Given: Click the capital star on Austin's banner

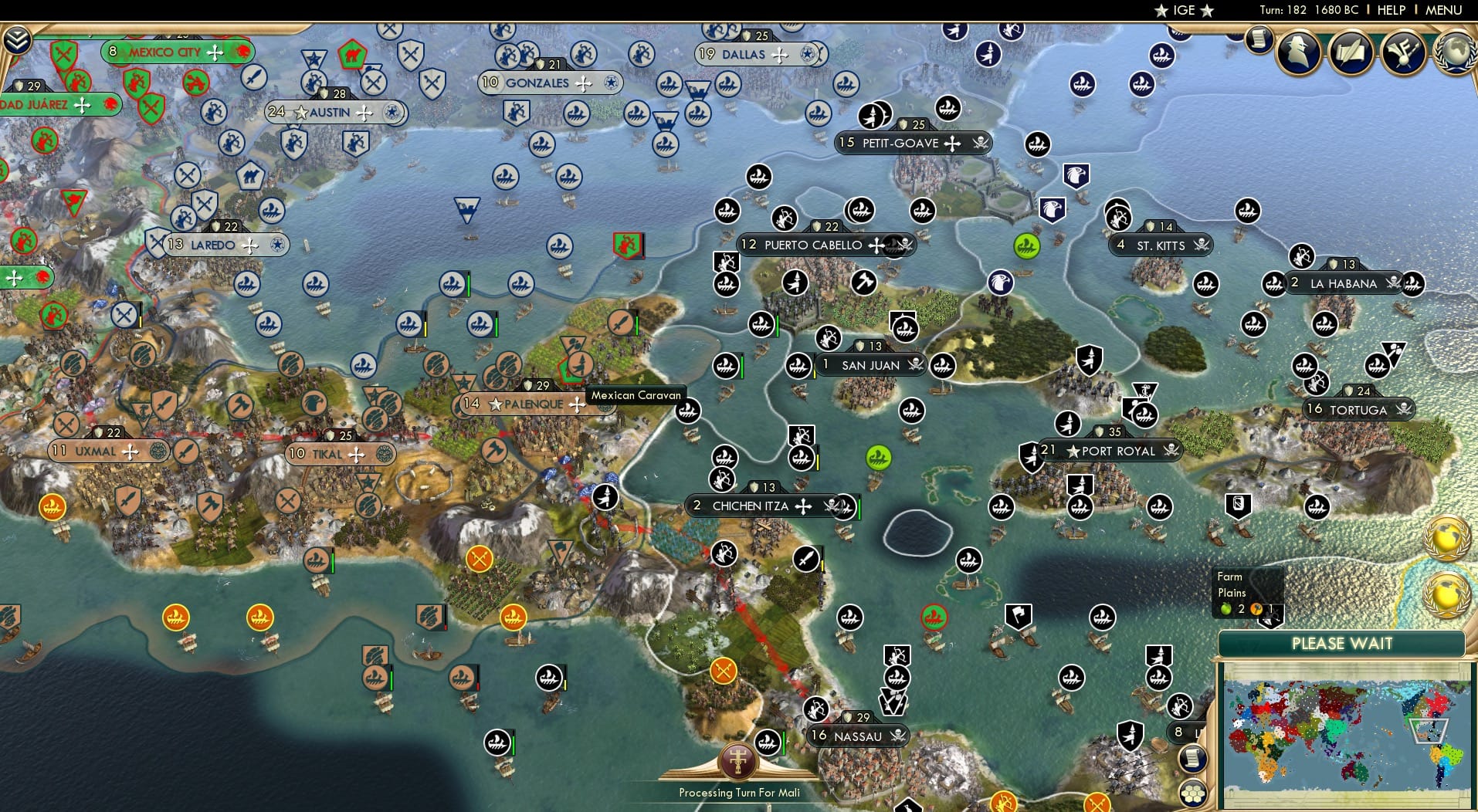Looking at the screenshot, I should pyautogui.click(x=299, y=111).
